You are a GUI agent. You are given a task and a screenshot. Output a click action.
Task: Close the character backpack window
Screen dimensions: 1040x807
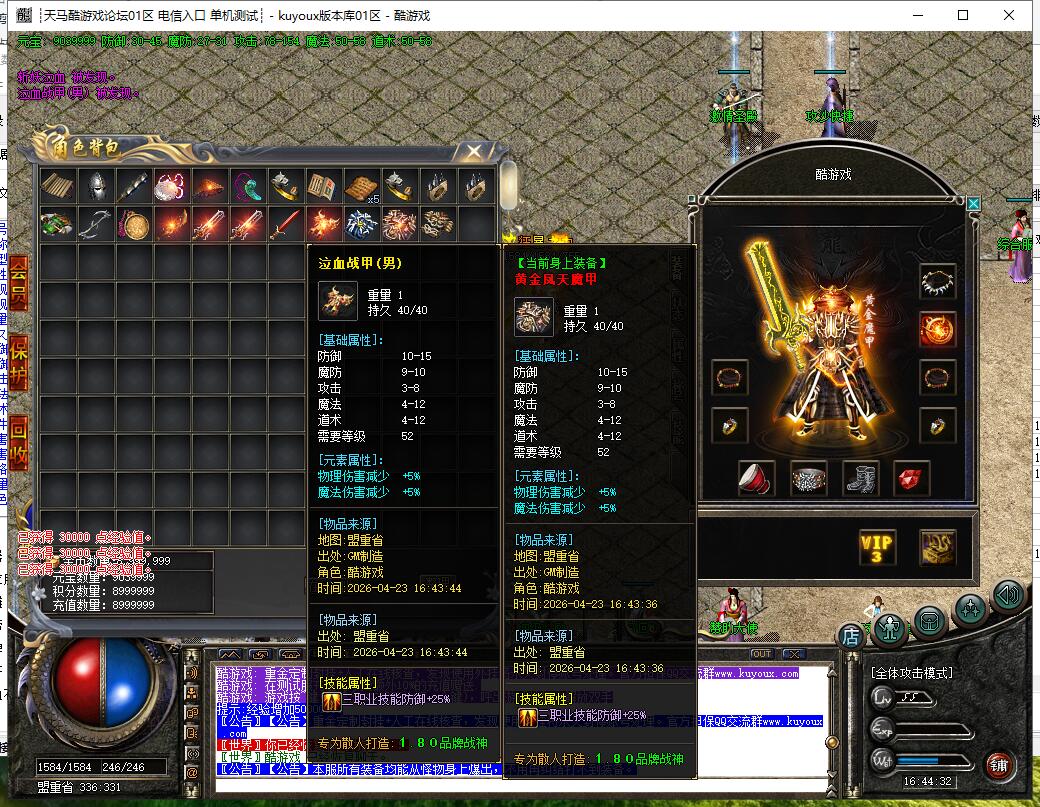point(472,153)
